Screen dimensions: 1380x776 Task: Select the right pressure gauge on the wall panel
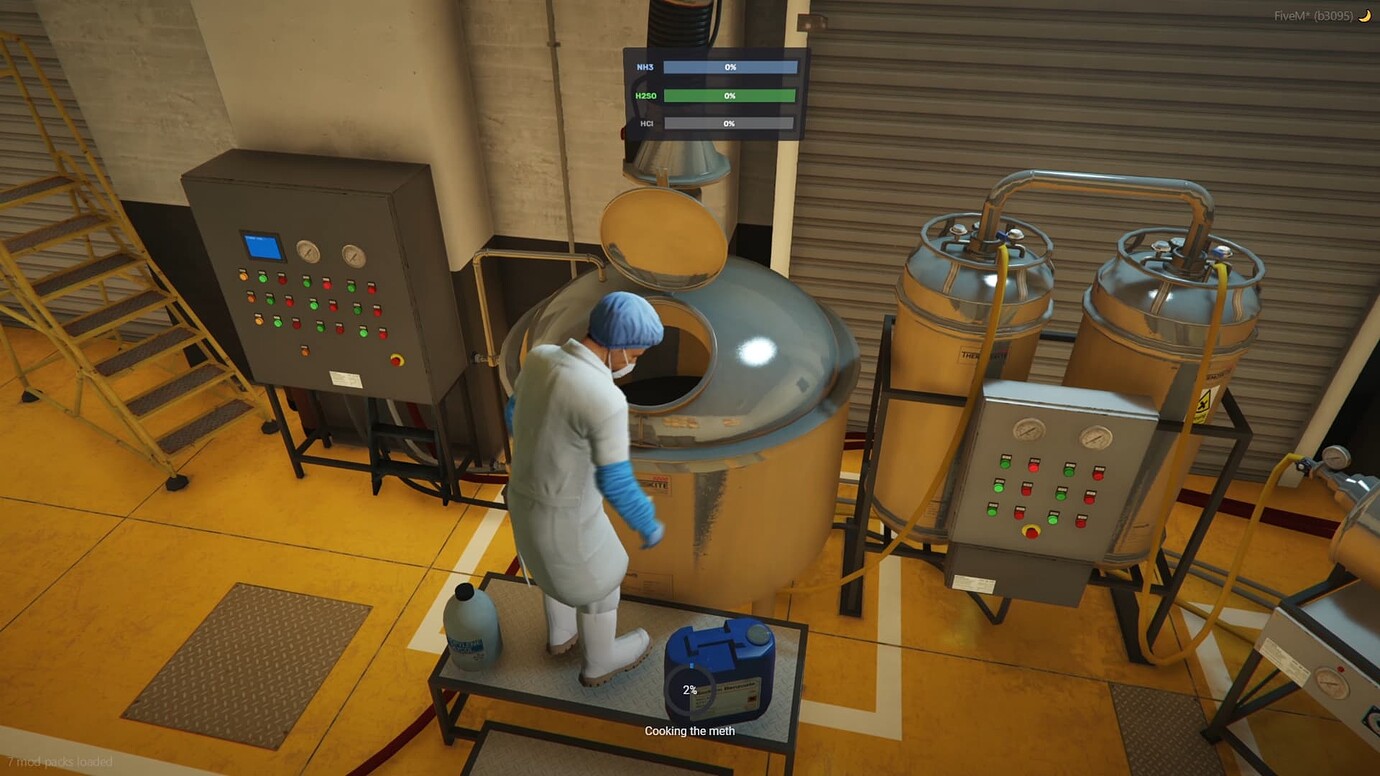[353, 255]
